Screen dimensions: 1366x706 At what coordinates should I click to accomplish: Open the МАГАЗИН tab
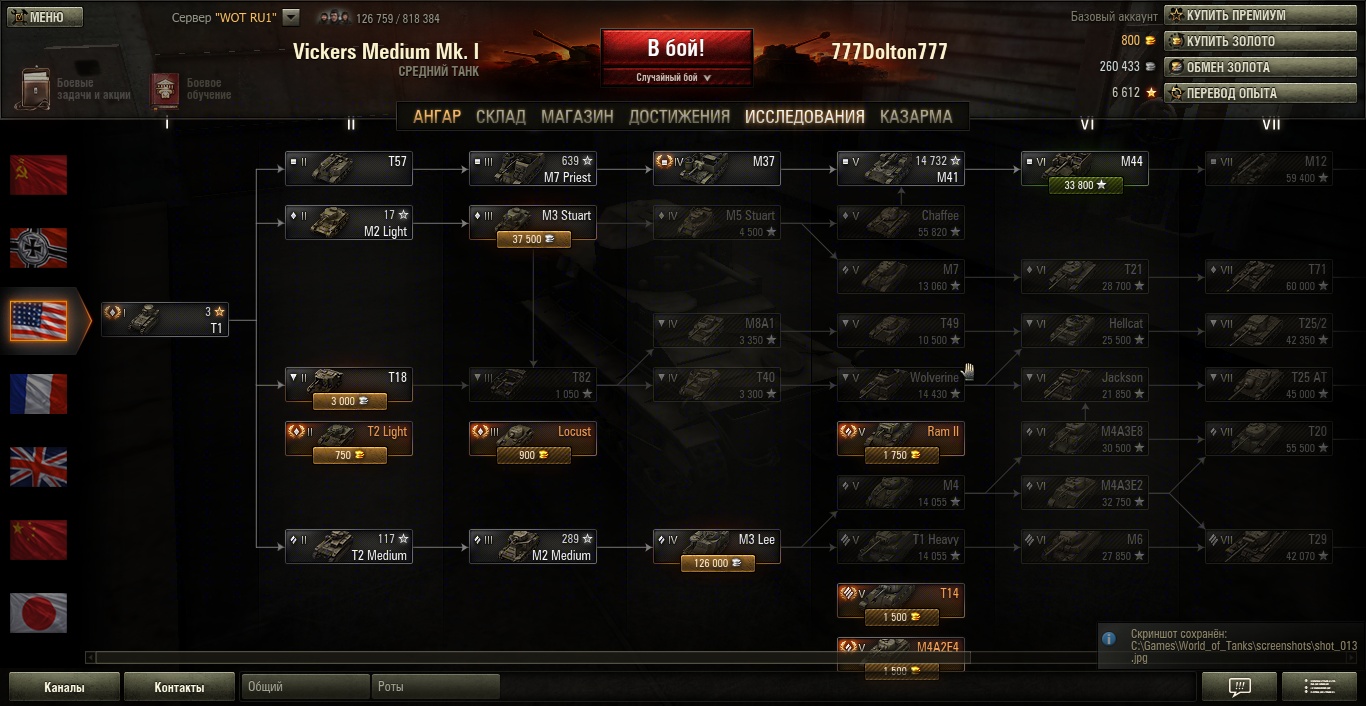click(577, 116)
